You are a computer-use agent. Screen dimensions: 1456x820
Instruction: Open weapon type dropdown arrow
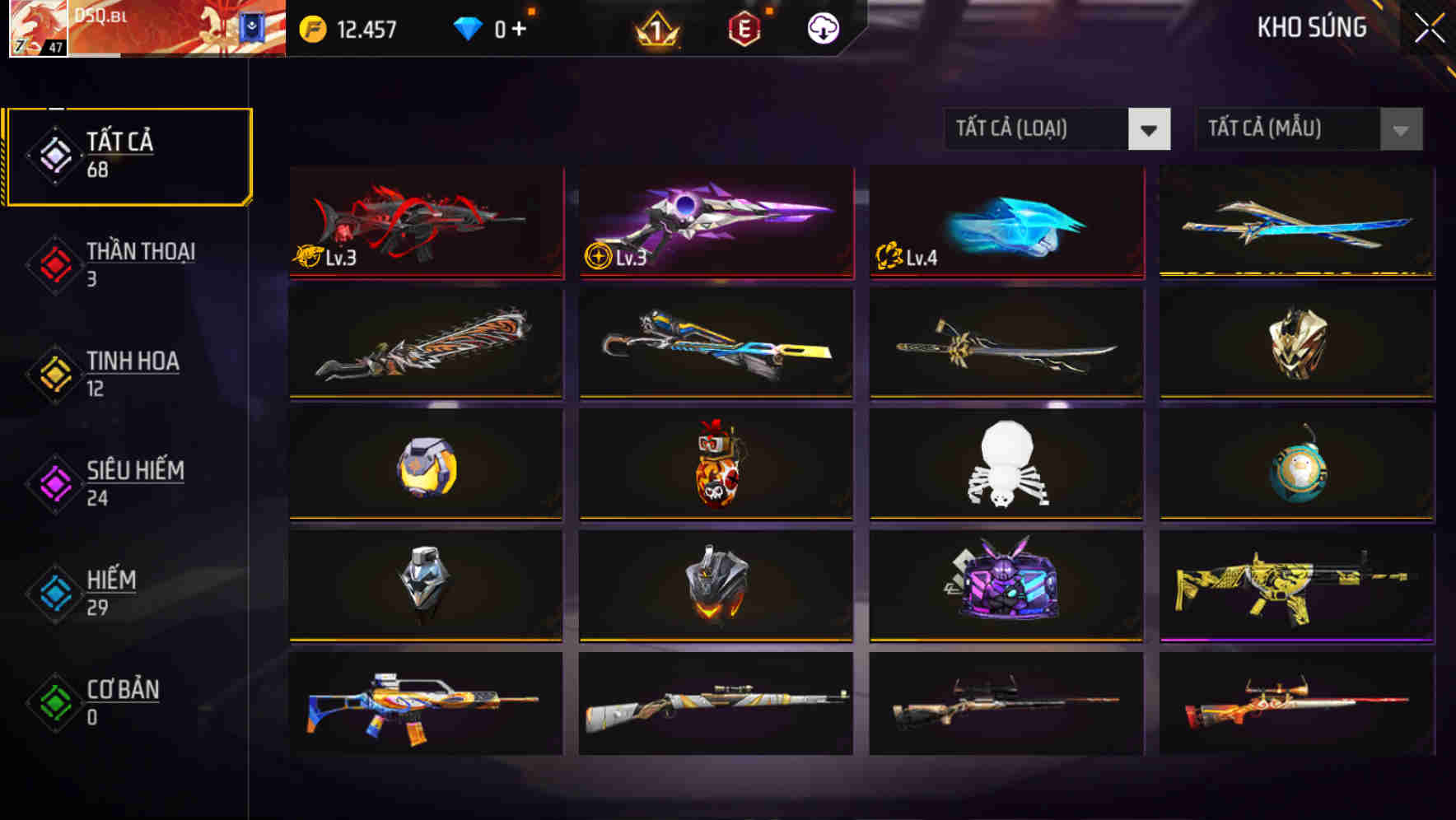(x=1150, y=129)
